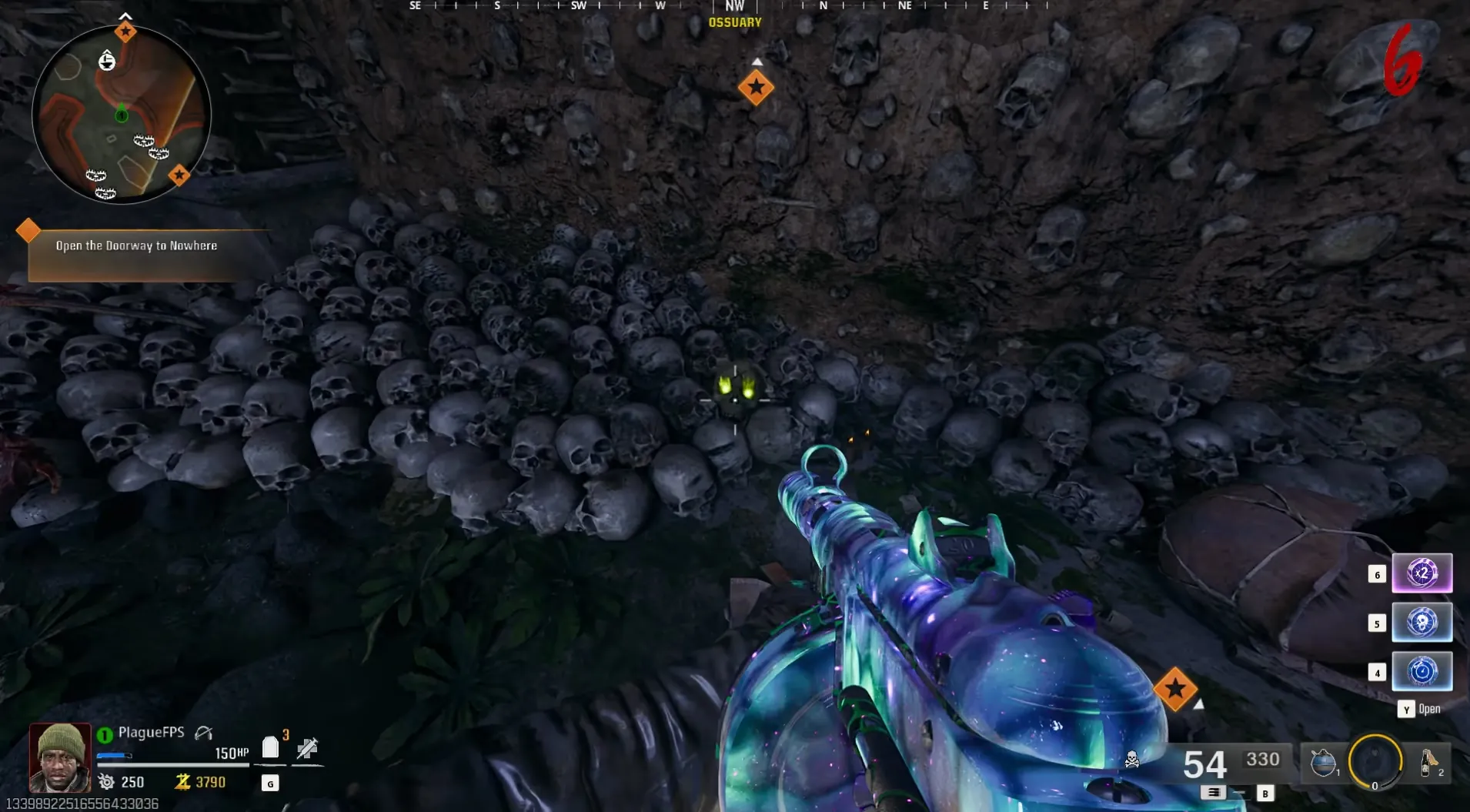Click the red skull marker on minimap
This screenshot has height=812, width=1470.
point(107,60)
